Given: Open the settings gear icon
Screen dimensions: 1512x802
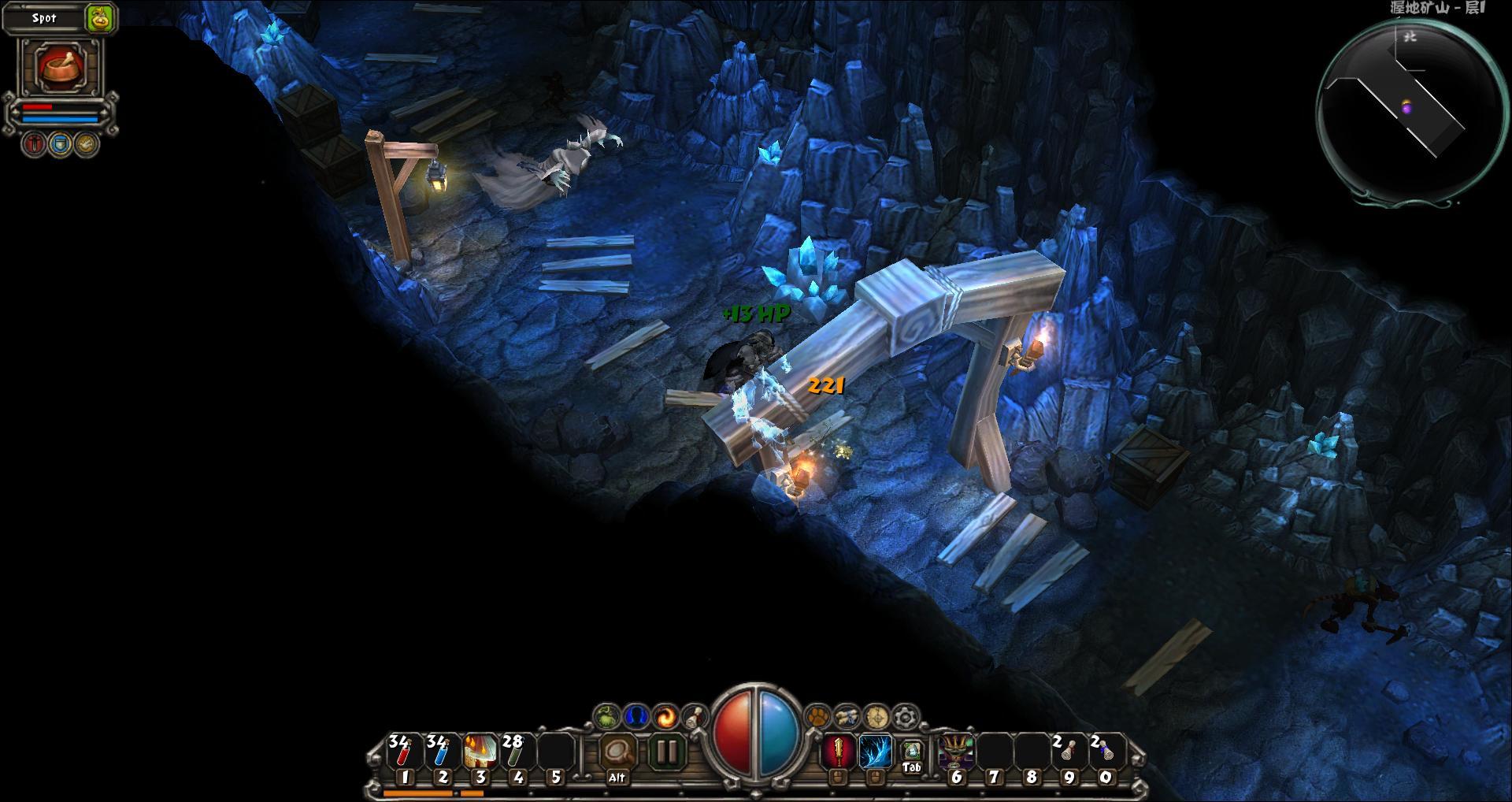Looking at the screenshot, I should coord(906,716).
